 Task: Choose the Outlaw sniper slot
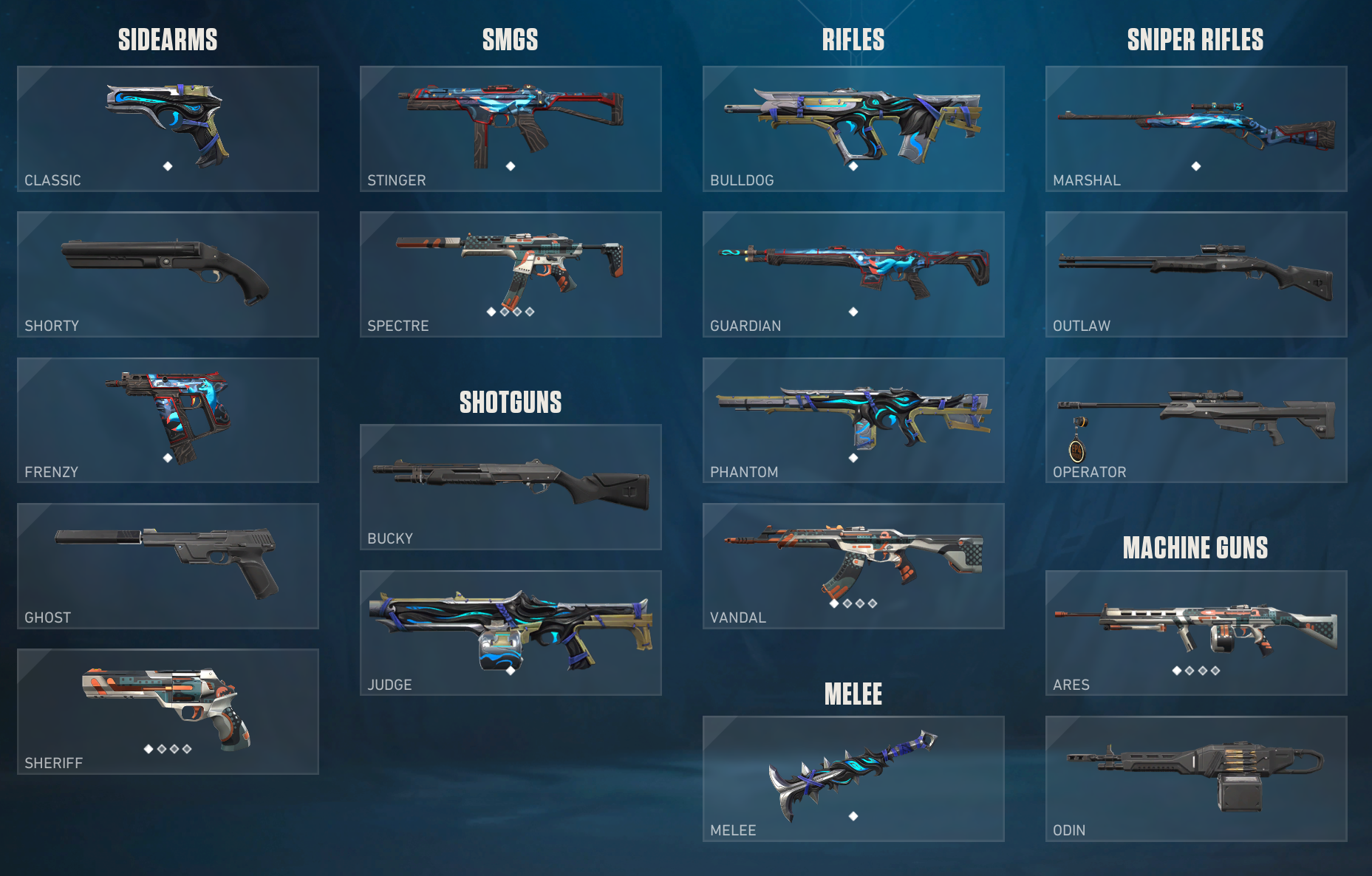point(1196,274)
